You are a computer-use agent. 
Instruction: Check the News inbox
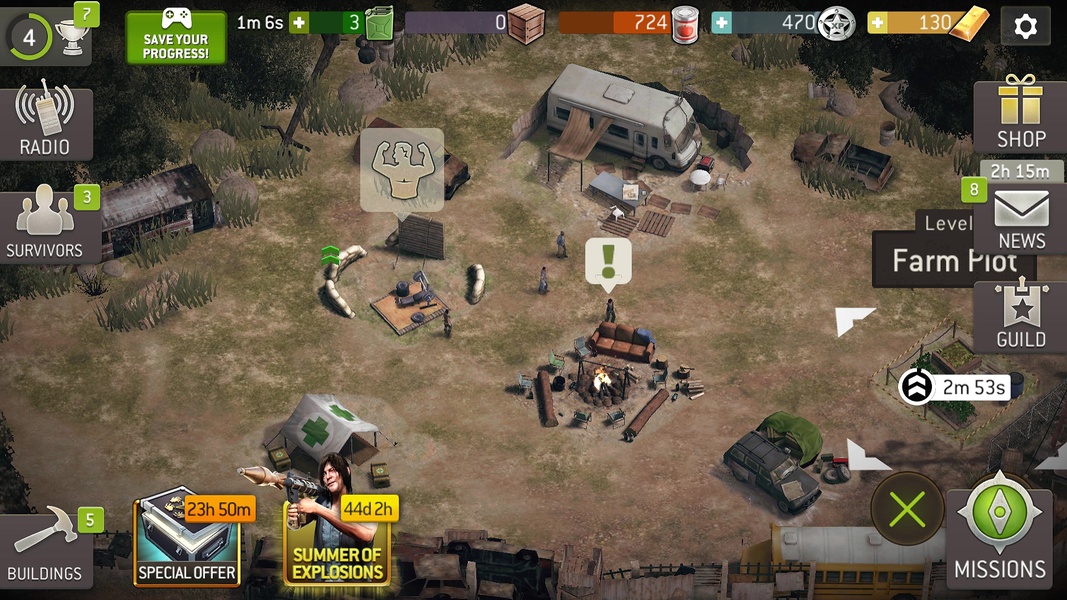pos(1021,220)
